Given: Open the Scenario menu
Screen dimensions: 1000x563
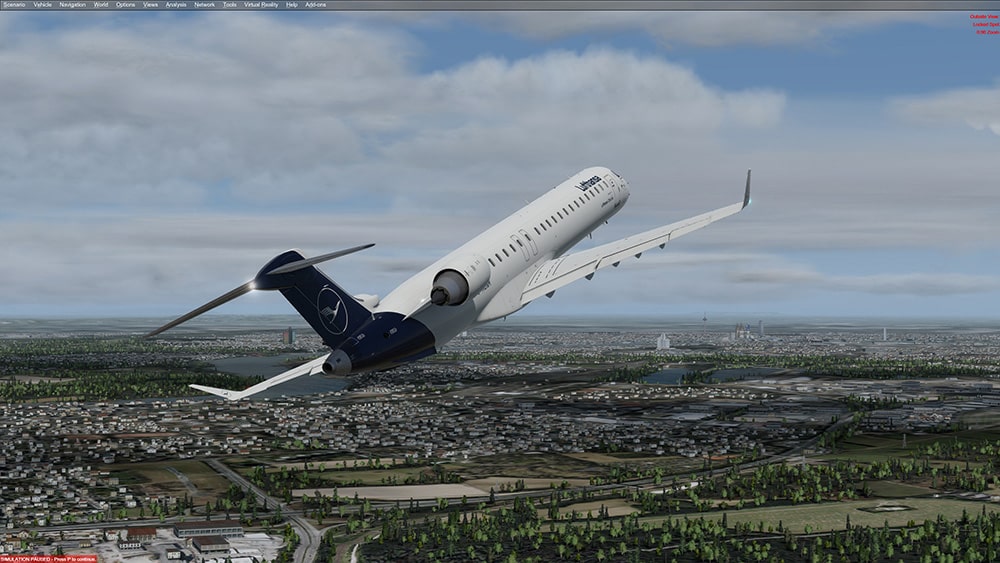Looking at the screenshot, I should [14, 4].
